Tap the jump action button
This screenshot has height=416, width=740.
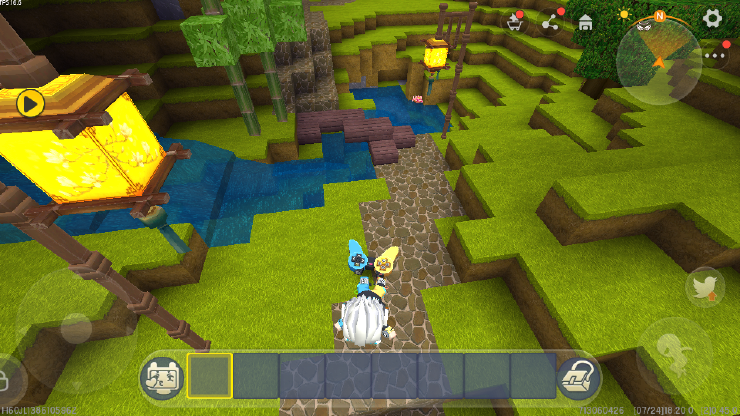click(673, 349)
